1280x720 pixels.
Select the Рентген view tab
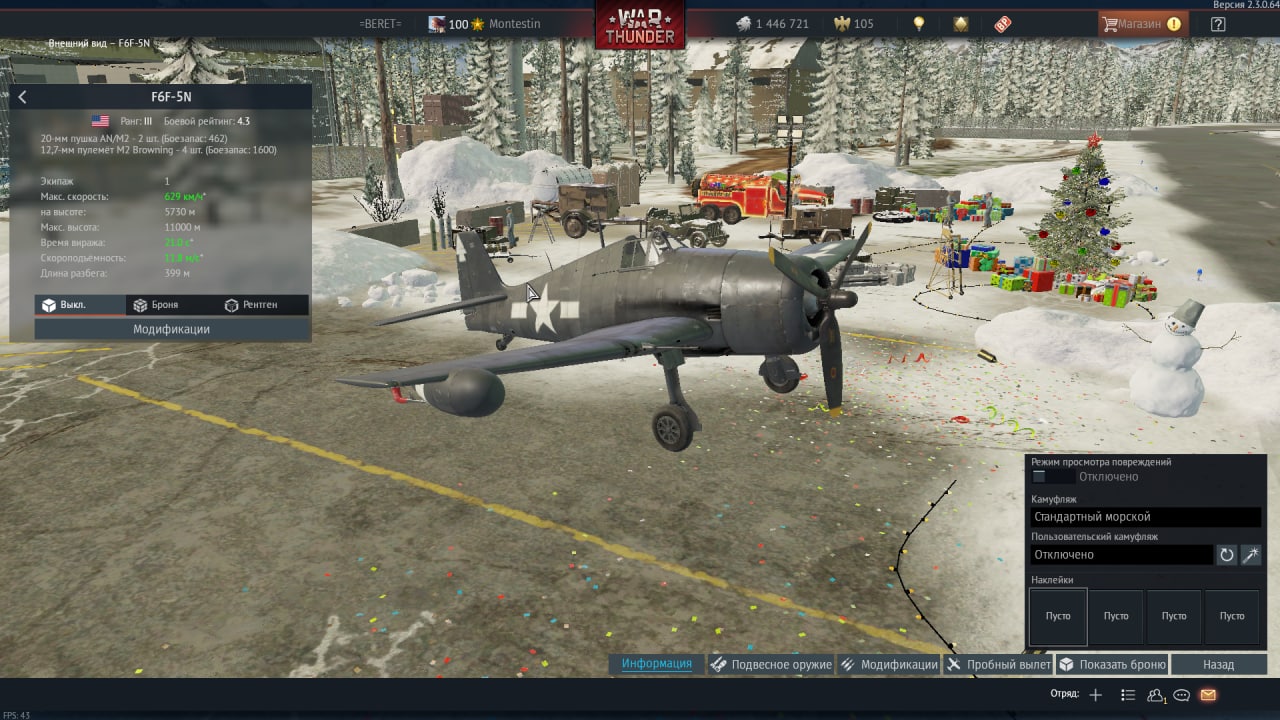click(x=251, y=305)
